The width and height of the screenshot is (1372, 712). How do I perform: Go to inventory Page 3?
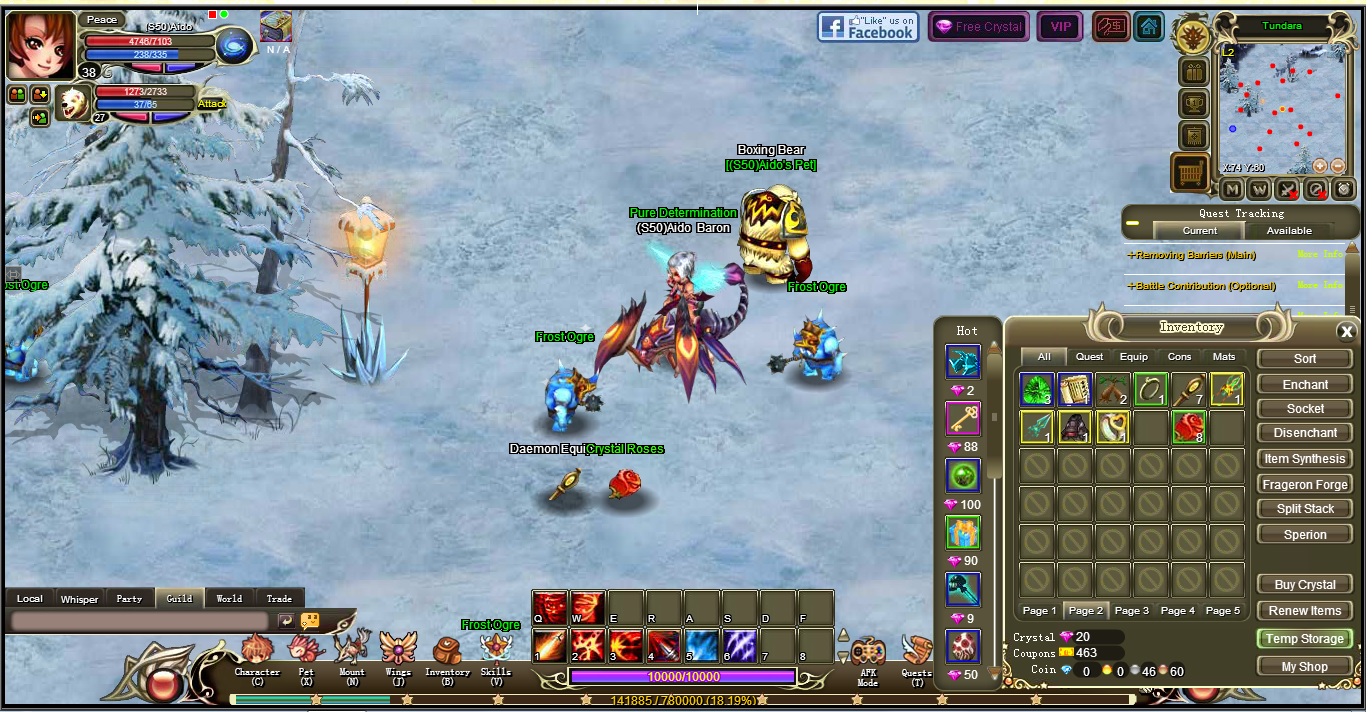pyautogui.click(x=1131, y=610)
